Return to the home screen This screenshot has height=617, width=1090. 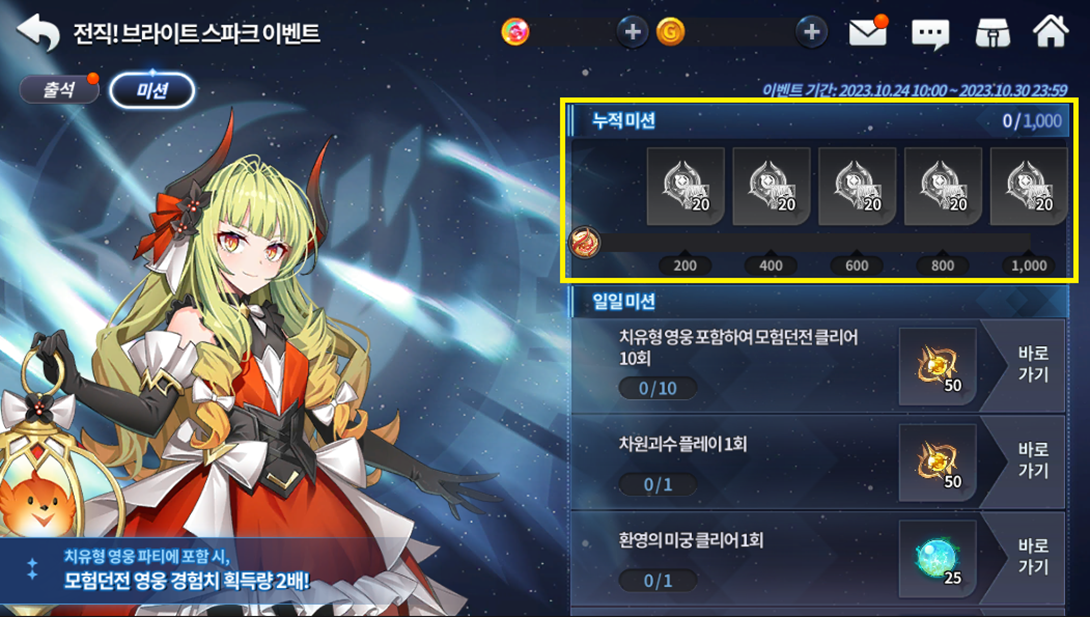(1051, 31)
